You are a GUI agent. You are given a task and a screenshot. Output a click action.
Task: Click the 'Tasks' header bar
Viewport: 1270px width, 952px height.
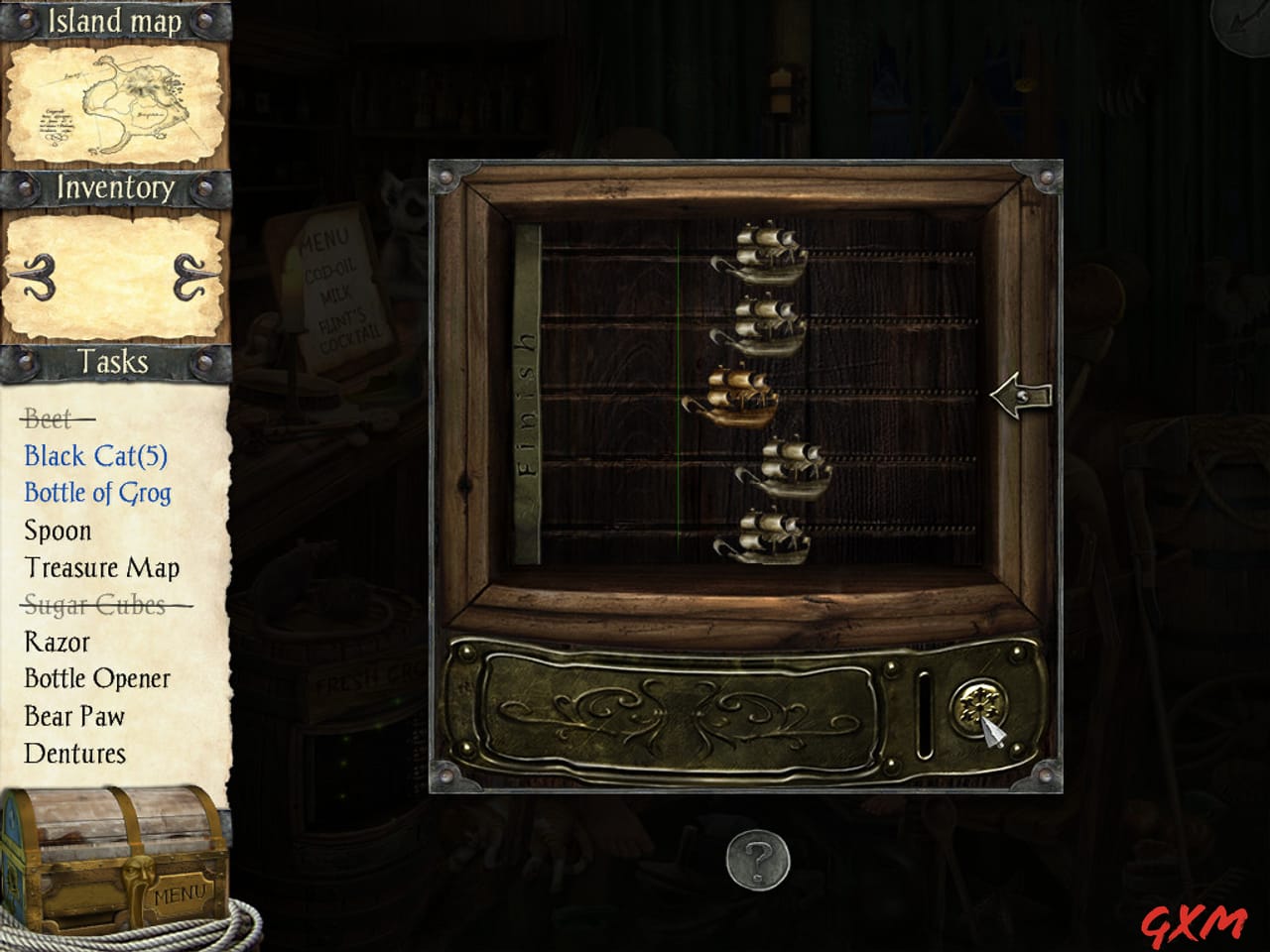[x=112, y=363]
